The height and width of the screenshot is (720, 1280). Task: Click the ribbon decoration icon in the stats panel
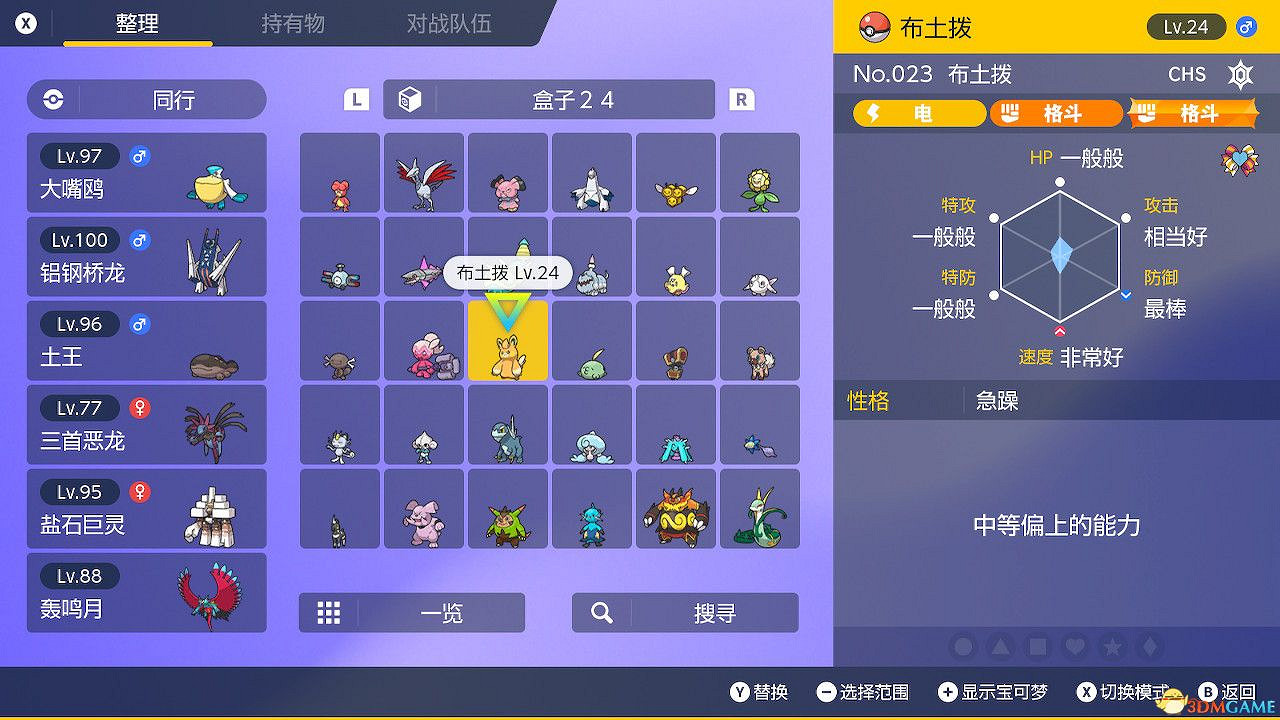[1239, 160]
